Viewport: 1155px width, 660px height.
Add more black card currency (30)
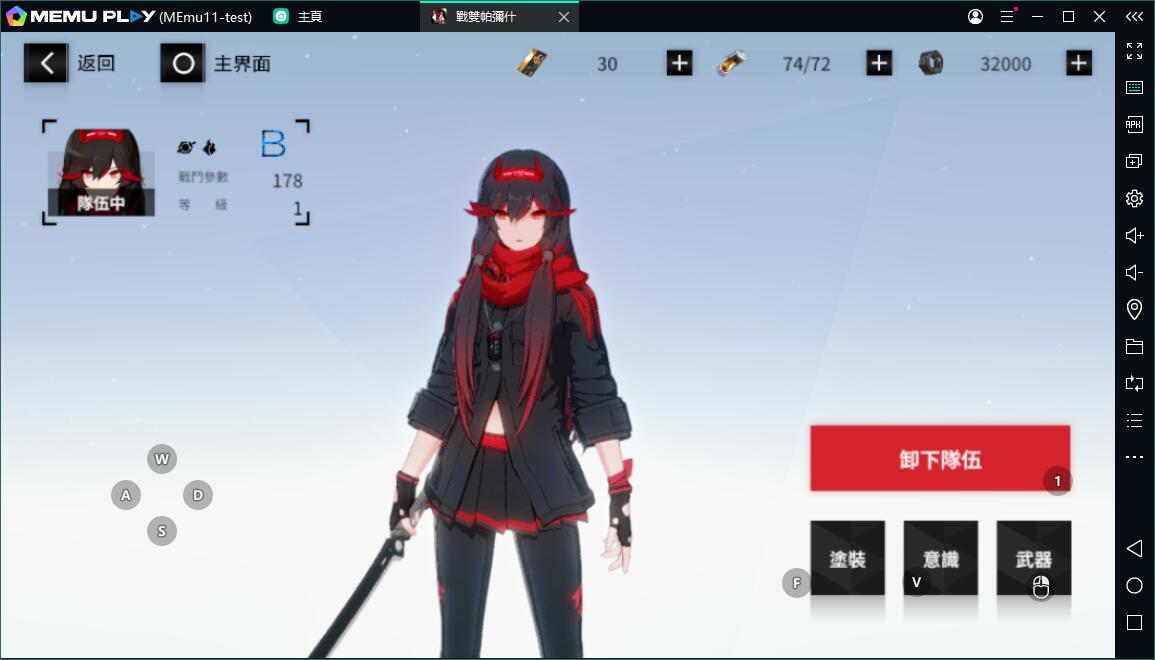pos(679,64)
